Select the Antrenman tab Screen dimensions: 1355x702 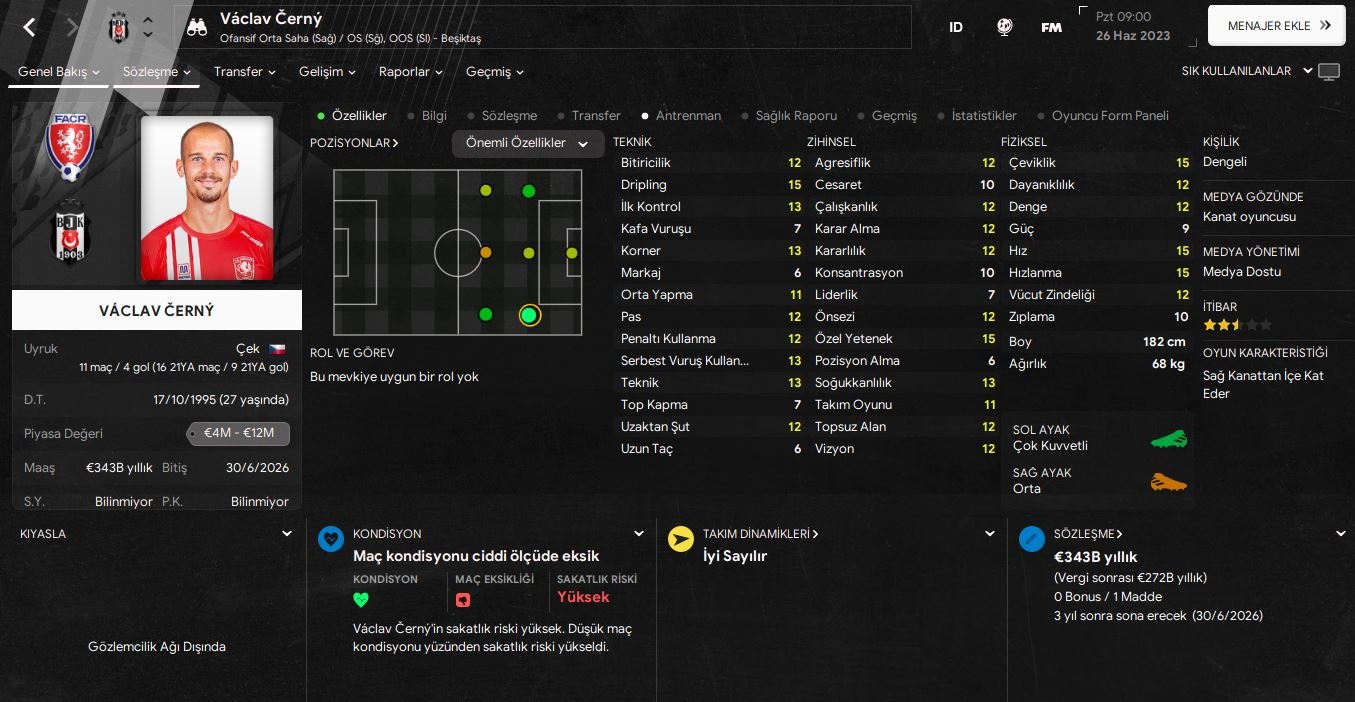pos(688,116)
